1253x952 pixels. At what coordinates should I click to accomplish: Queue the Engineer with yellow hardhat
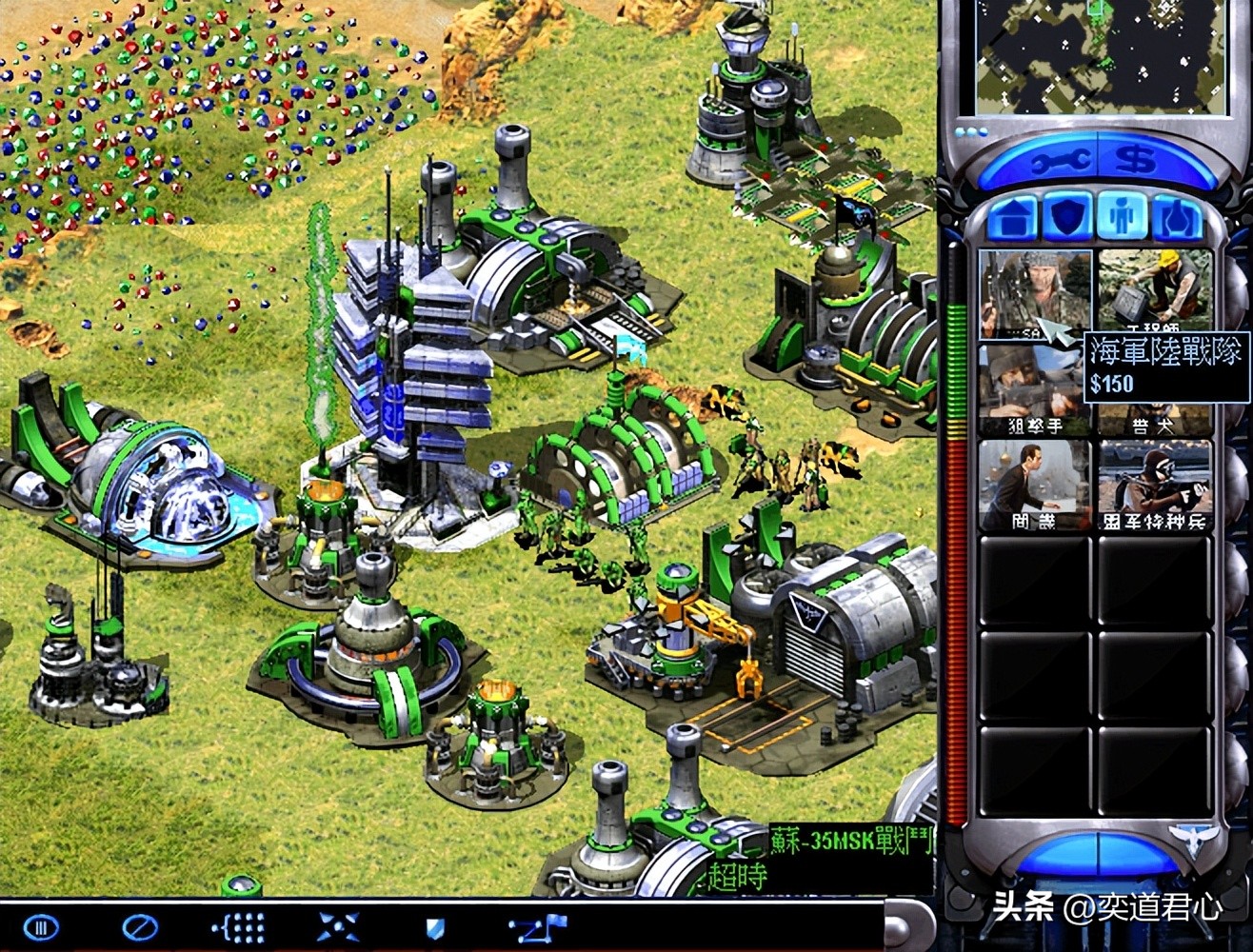pos(1155,290)
